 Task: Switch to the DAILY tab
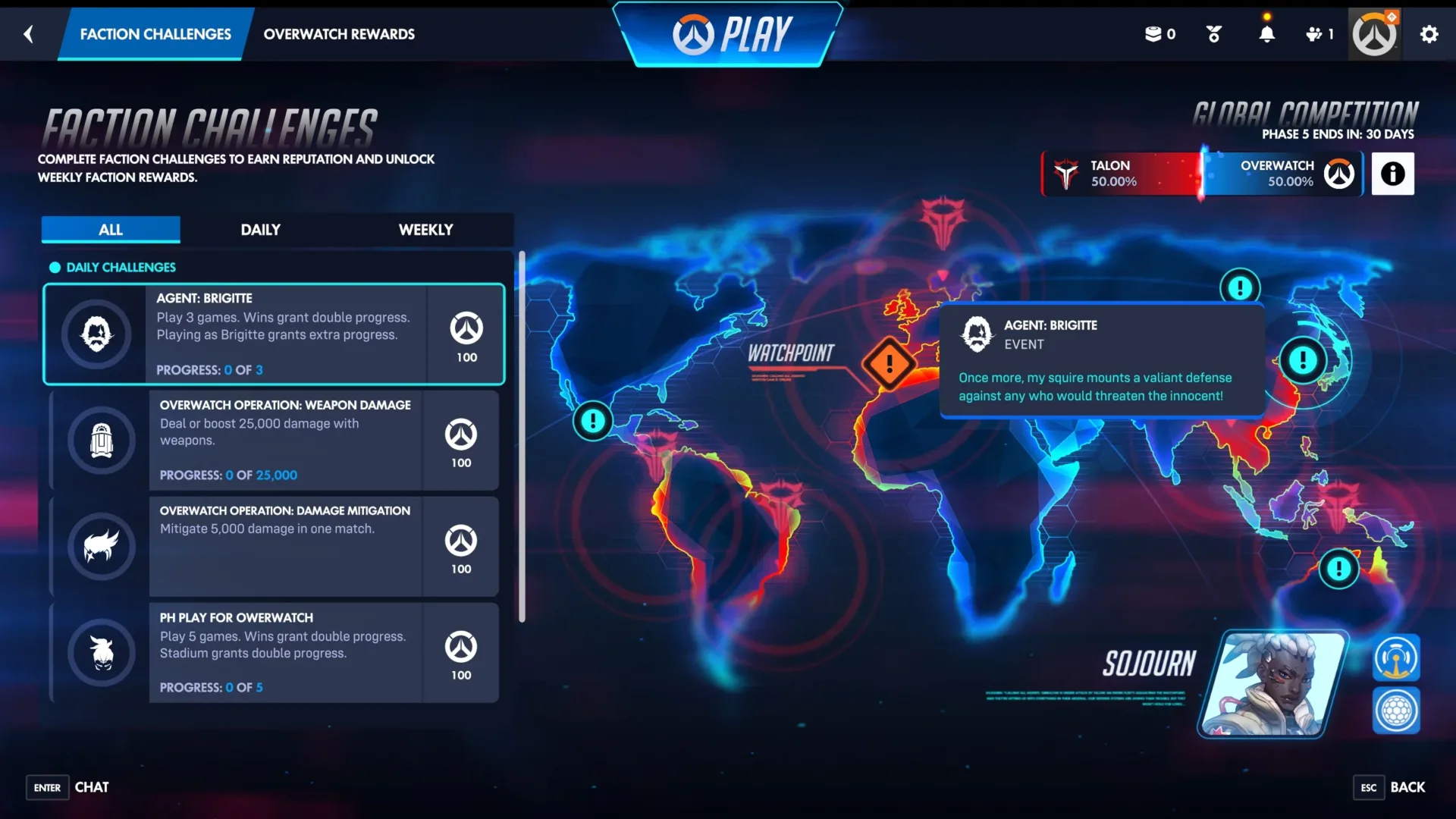pyautogui.click(x=260, y=229)
